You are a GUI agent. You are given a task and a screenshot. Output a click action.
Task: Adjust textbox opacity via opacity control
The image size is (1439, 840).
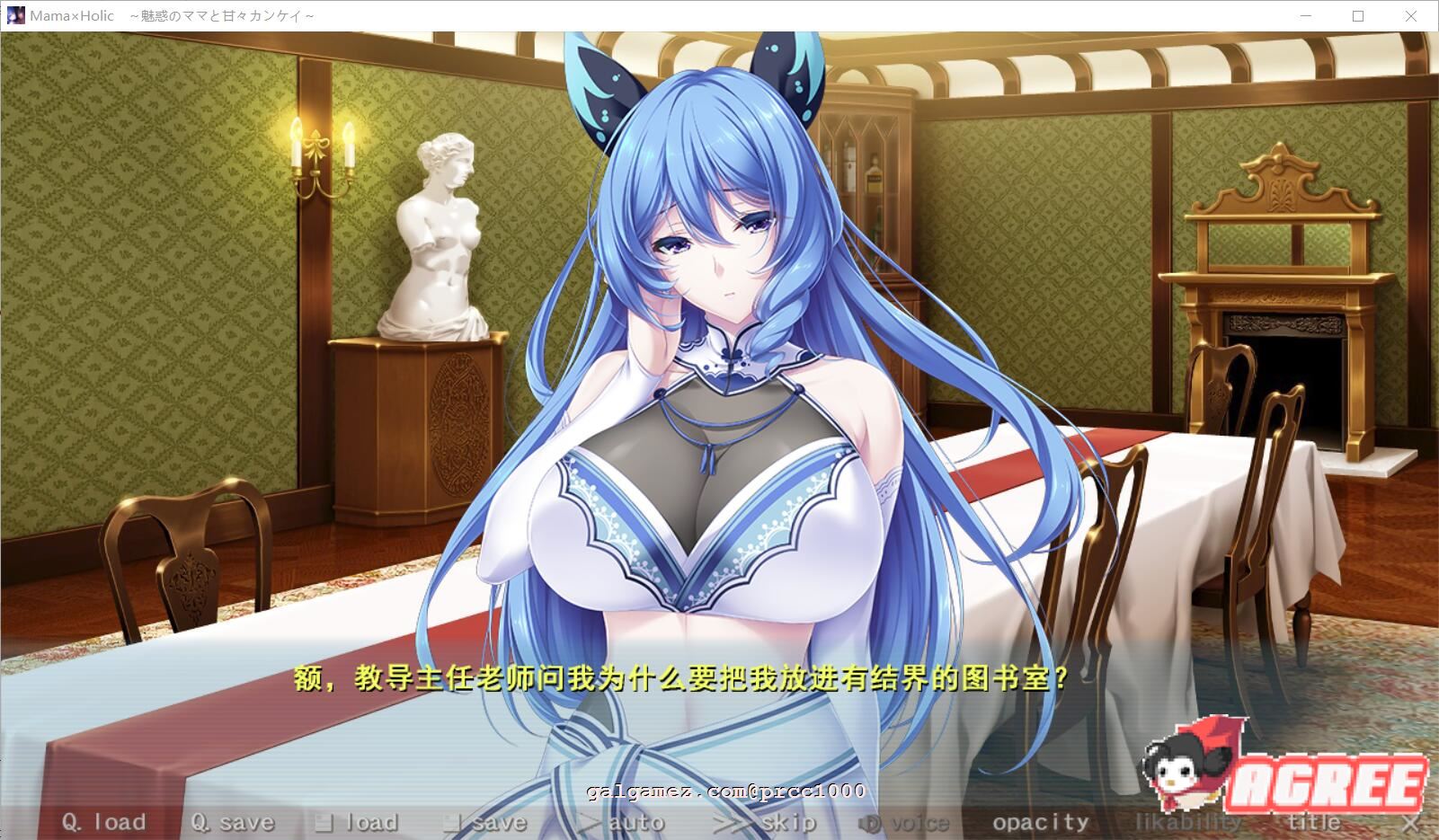pyautogui.click(x=1043, y=820)
